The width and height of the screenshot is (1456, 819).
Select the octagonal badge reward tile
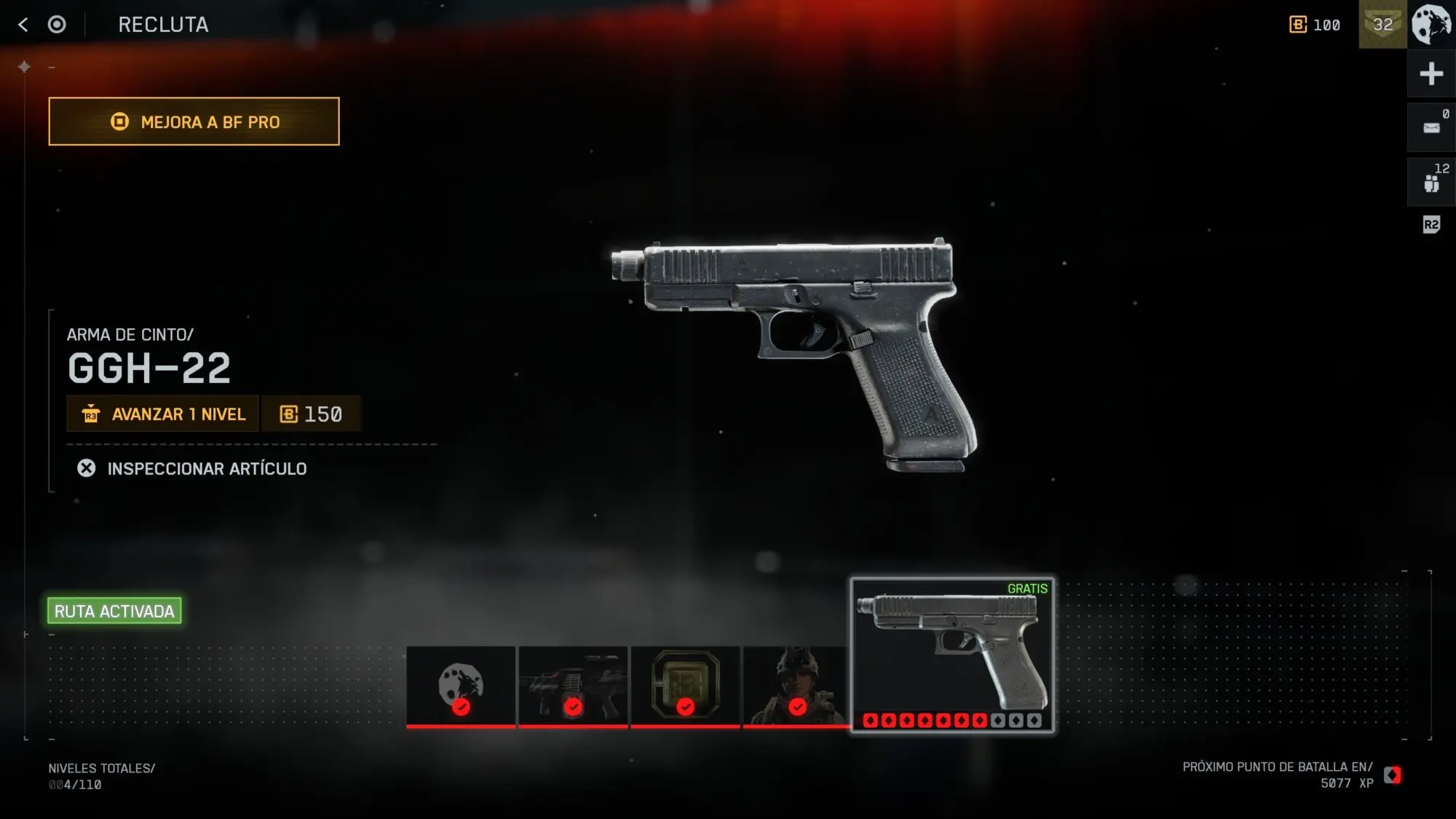[685, 687]
